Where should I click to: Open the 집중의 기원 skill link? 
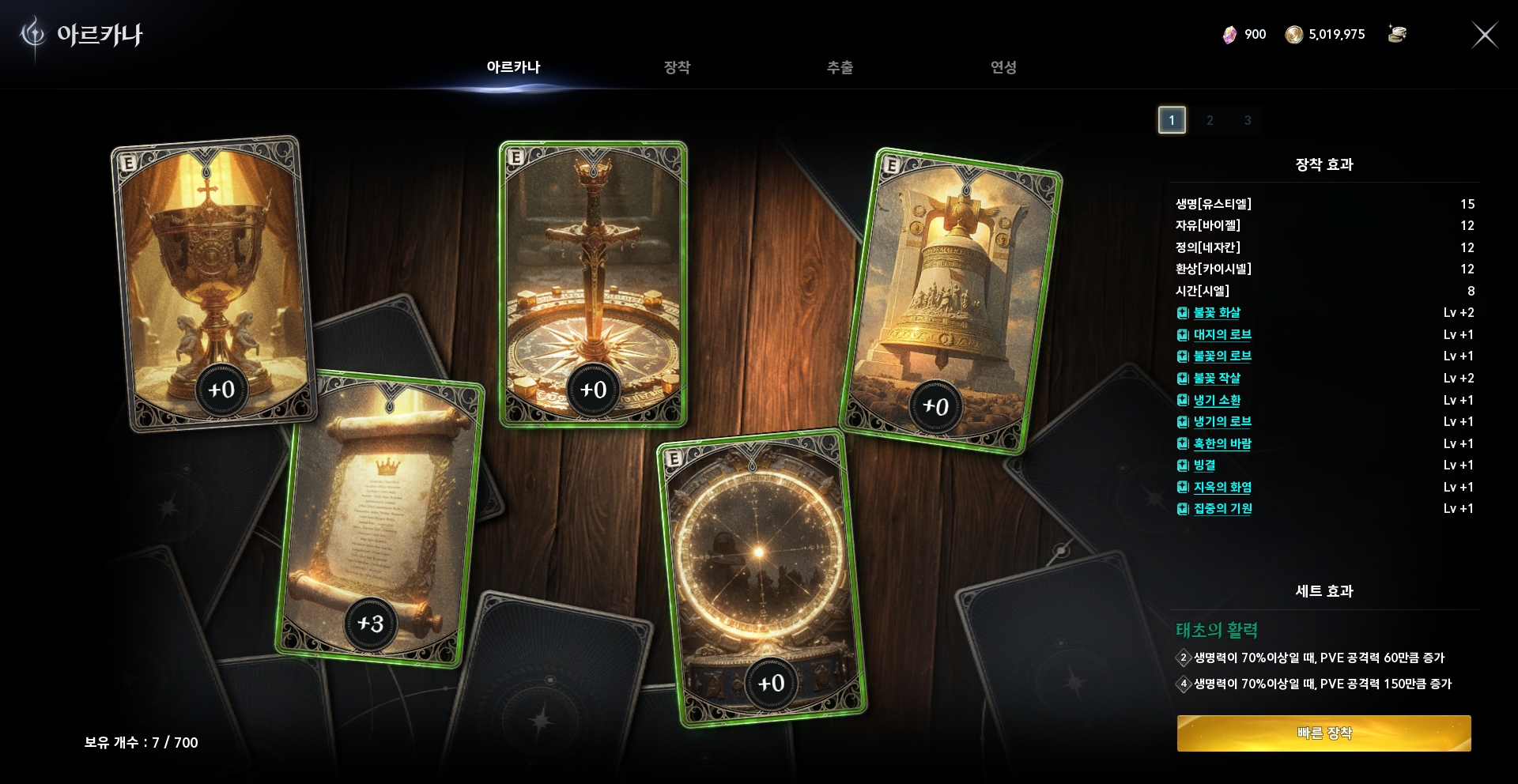[1222, 509]
